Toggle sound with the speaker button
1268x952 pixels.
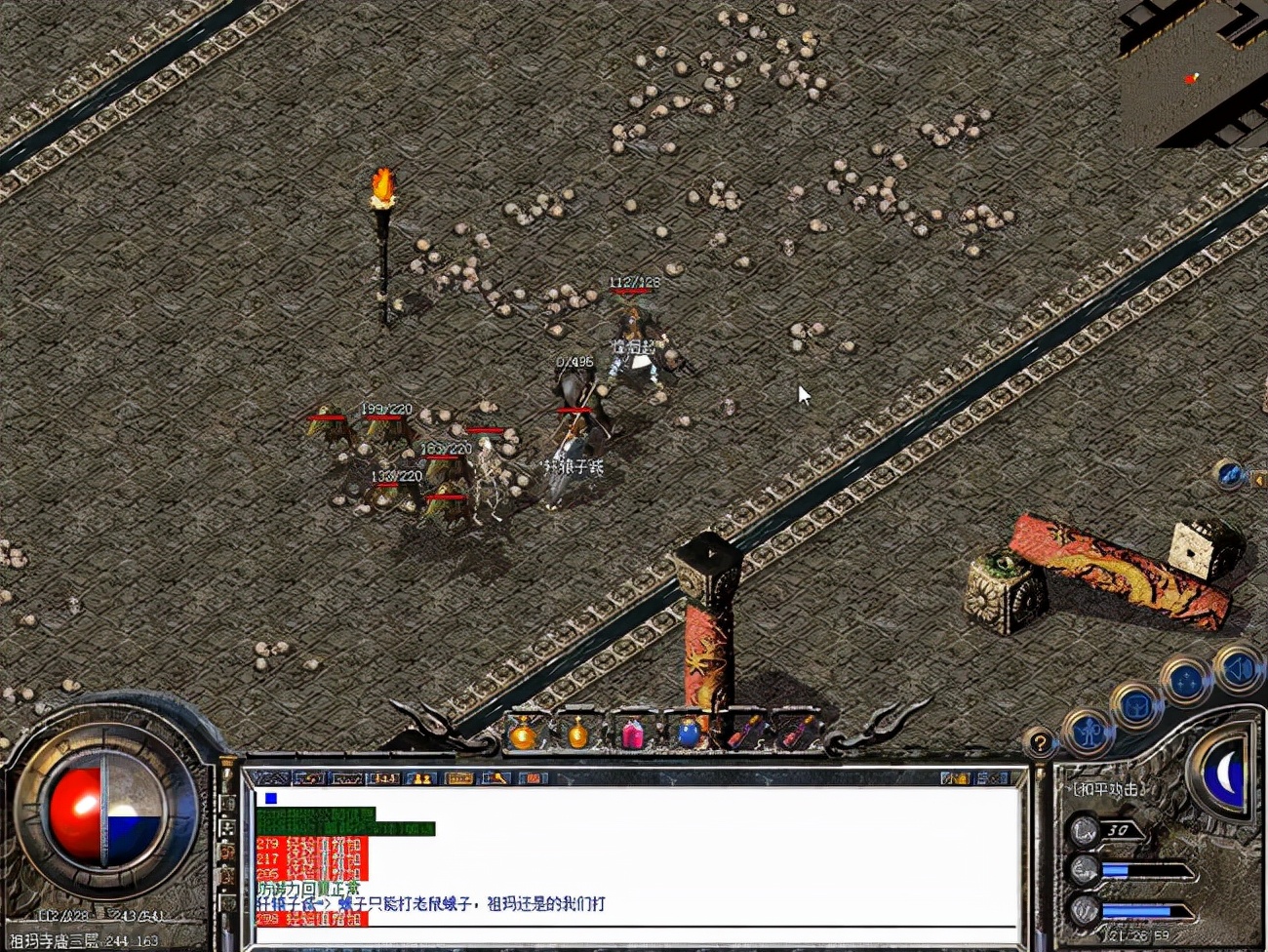[x=1239, y=670]
